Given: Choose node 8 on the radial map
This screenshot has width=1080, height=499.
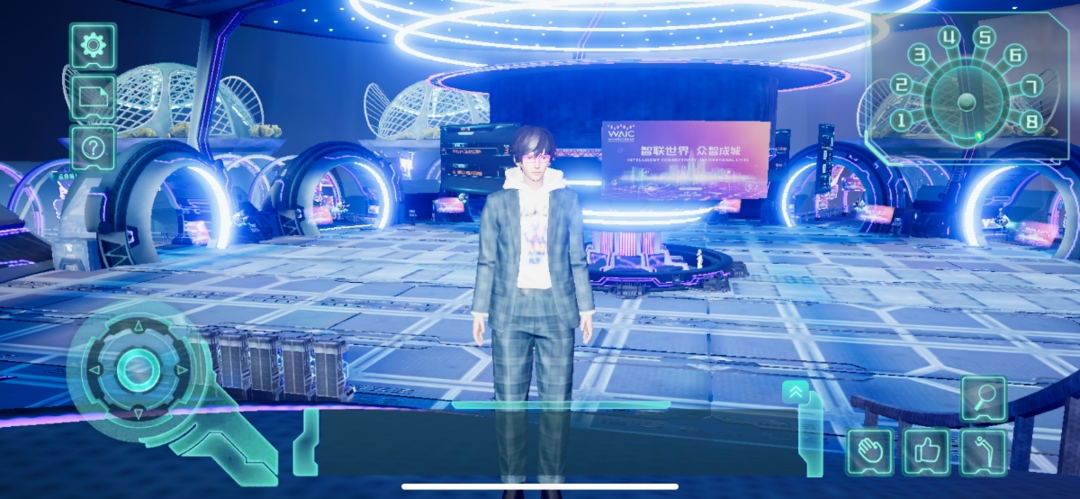Looking at the screenshot, I should coord(1033,122).
